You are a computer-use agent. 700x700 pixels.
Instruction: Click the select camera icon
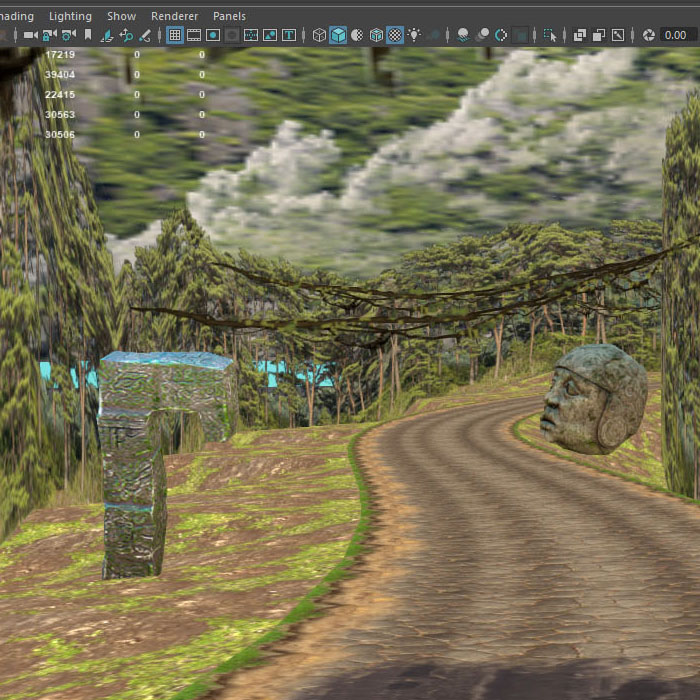click(30, 35)
